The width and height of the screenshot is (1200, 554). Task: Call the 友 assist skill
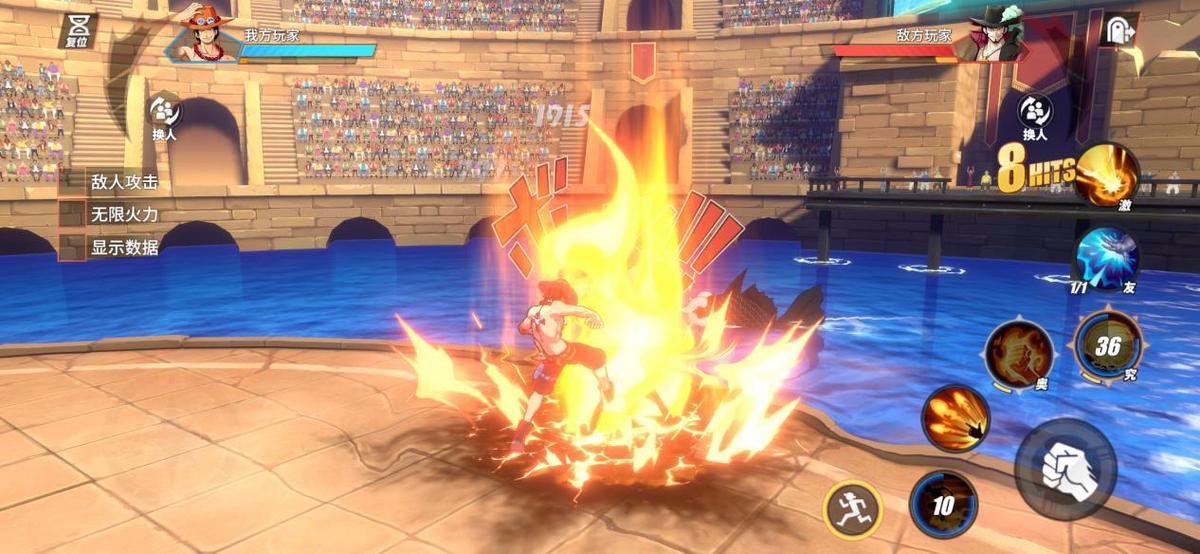click(1106, 258)
